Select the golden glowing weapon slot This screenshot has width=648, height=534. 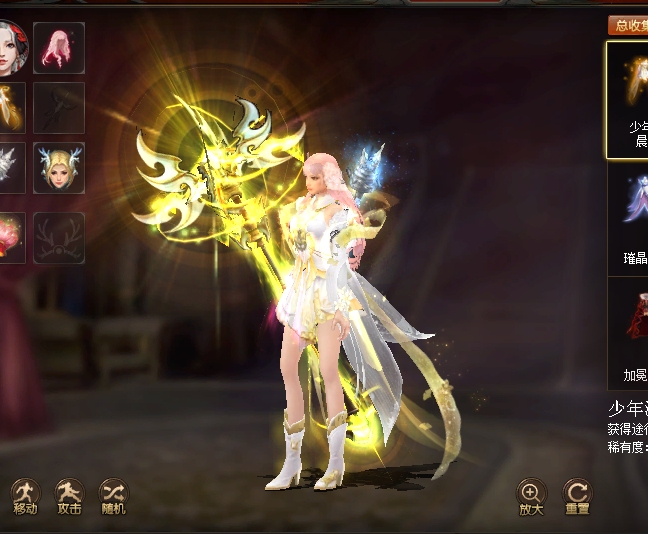tap(10, 107)
